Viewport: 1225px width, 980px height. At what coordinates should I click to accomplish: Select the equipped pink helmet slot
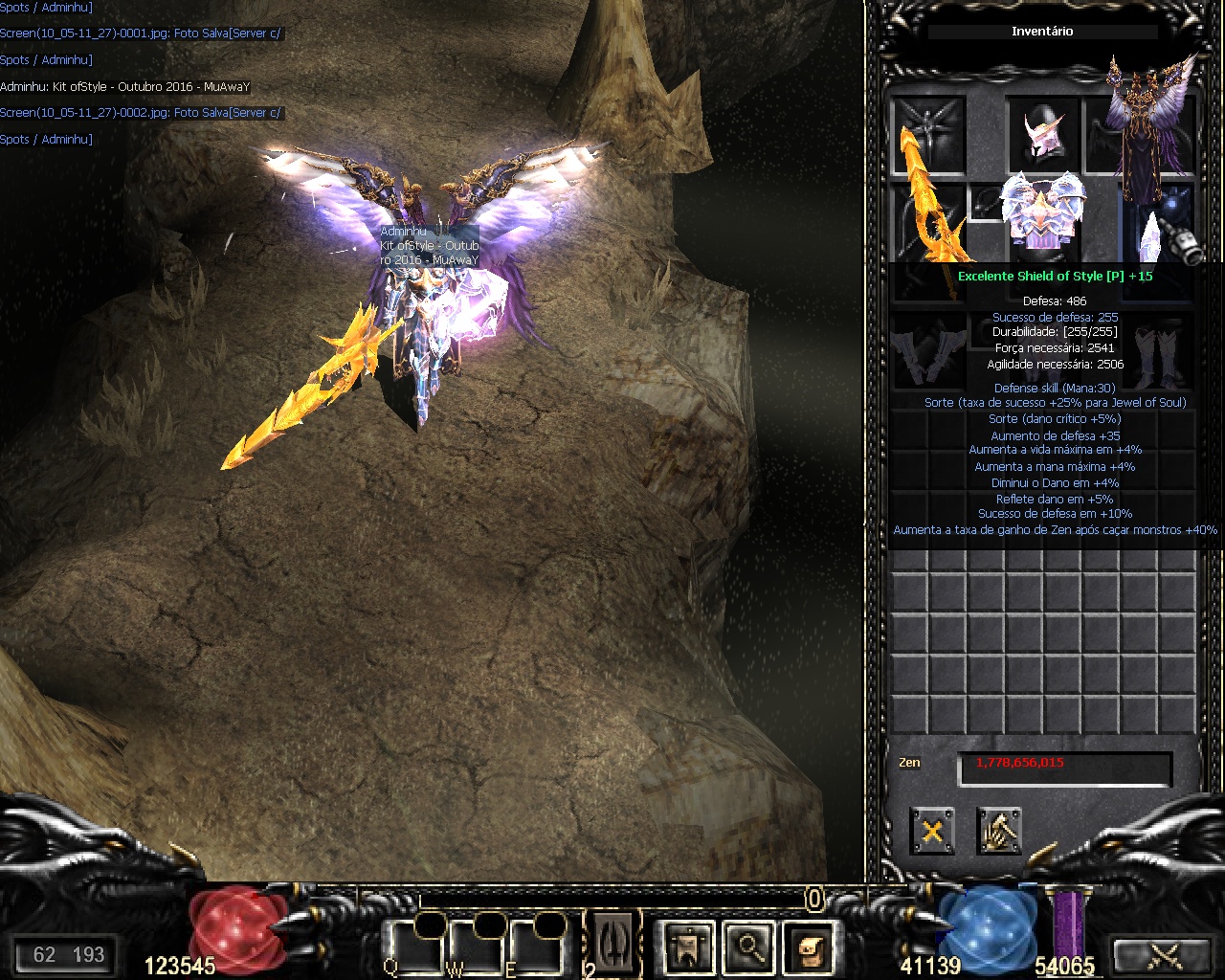tap(1042, 134)
